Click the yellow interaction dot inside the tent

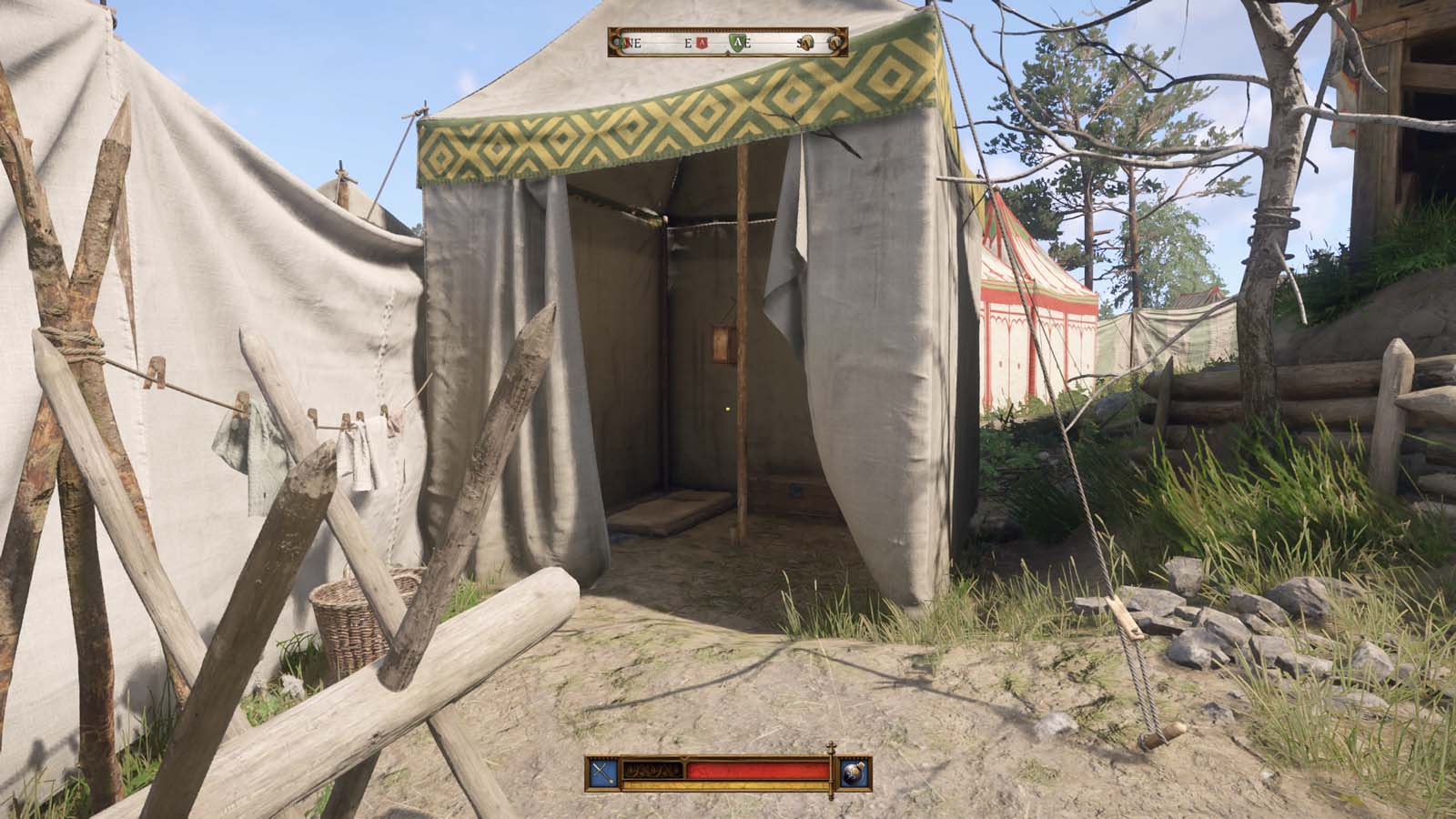pyautogui.click(x=727, y=411)
